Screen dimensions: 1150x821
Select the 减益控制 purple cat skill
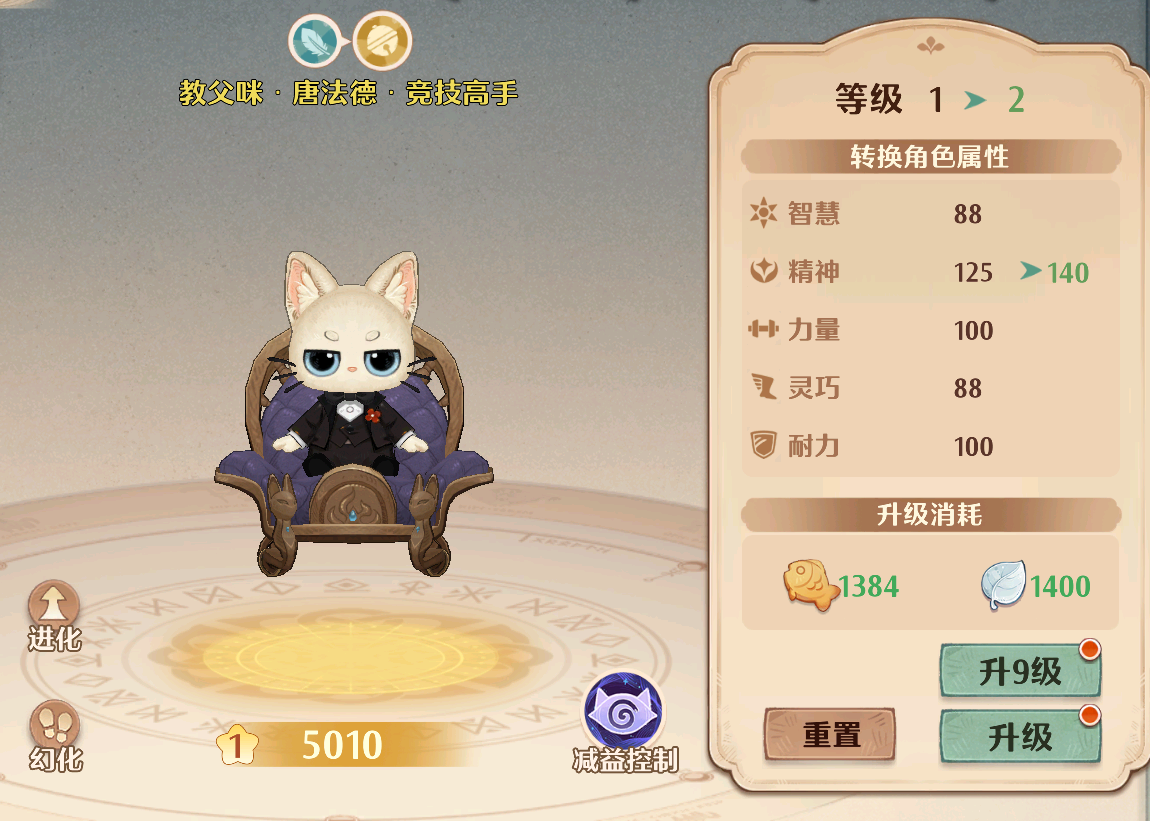(x=624, y=712)
